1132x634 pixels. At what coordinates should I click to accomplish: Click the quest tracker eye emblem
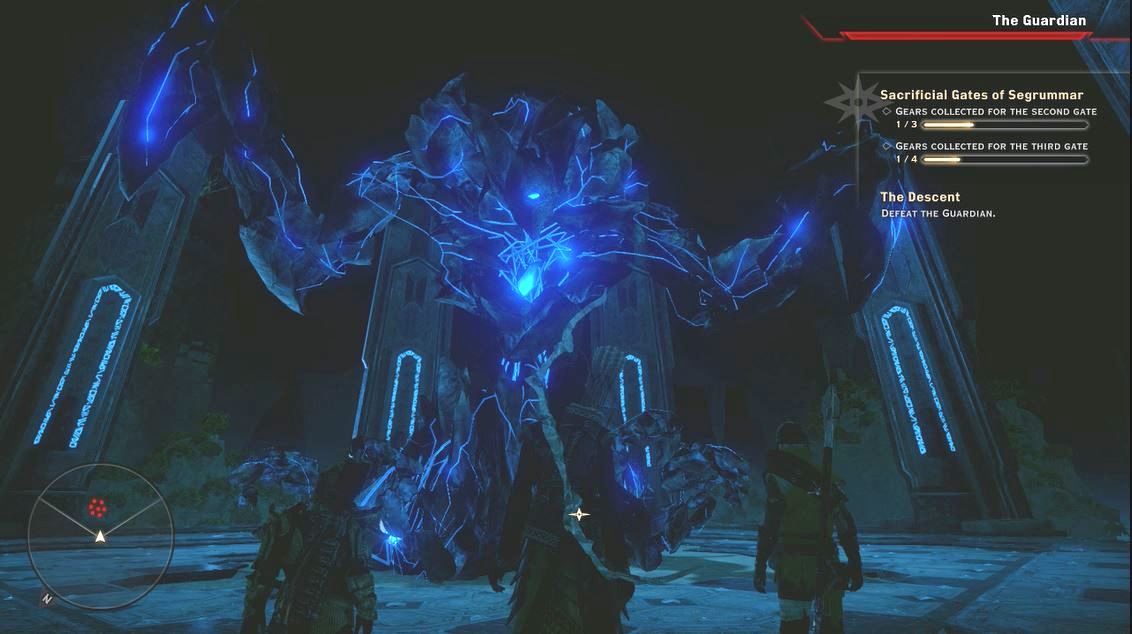coord(855,100)
